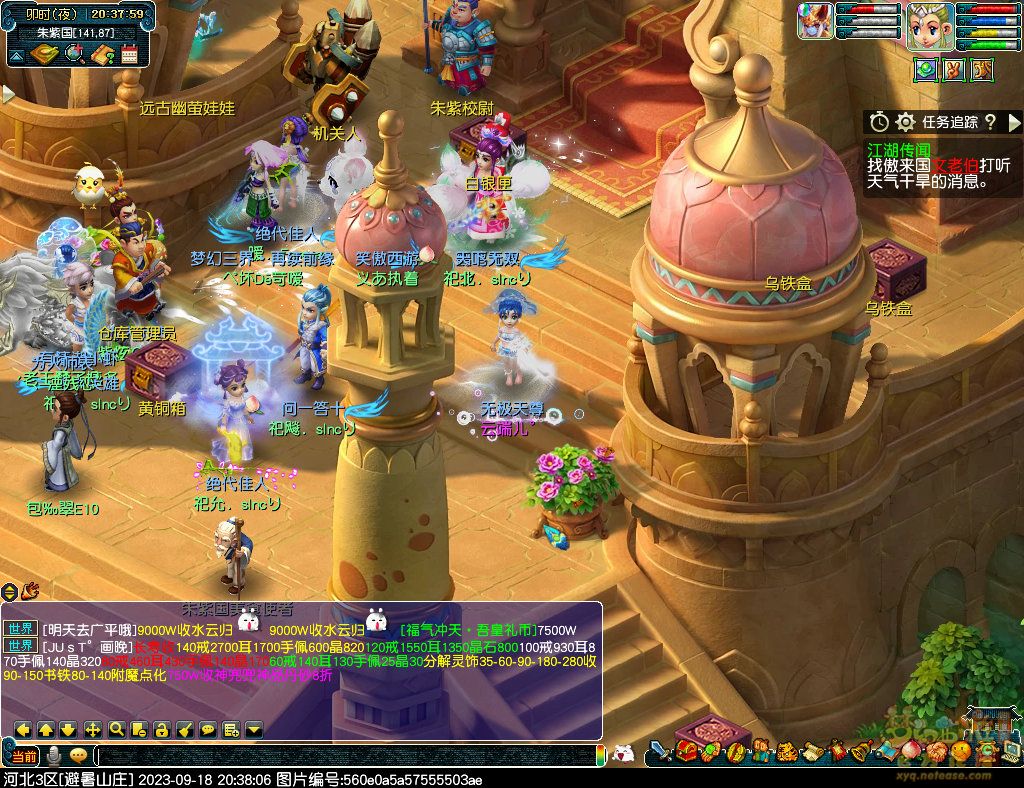Move the chat window with cross-arrows button
The width and height of the screenshot is (1024, 788).
[x=93, y=729]
